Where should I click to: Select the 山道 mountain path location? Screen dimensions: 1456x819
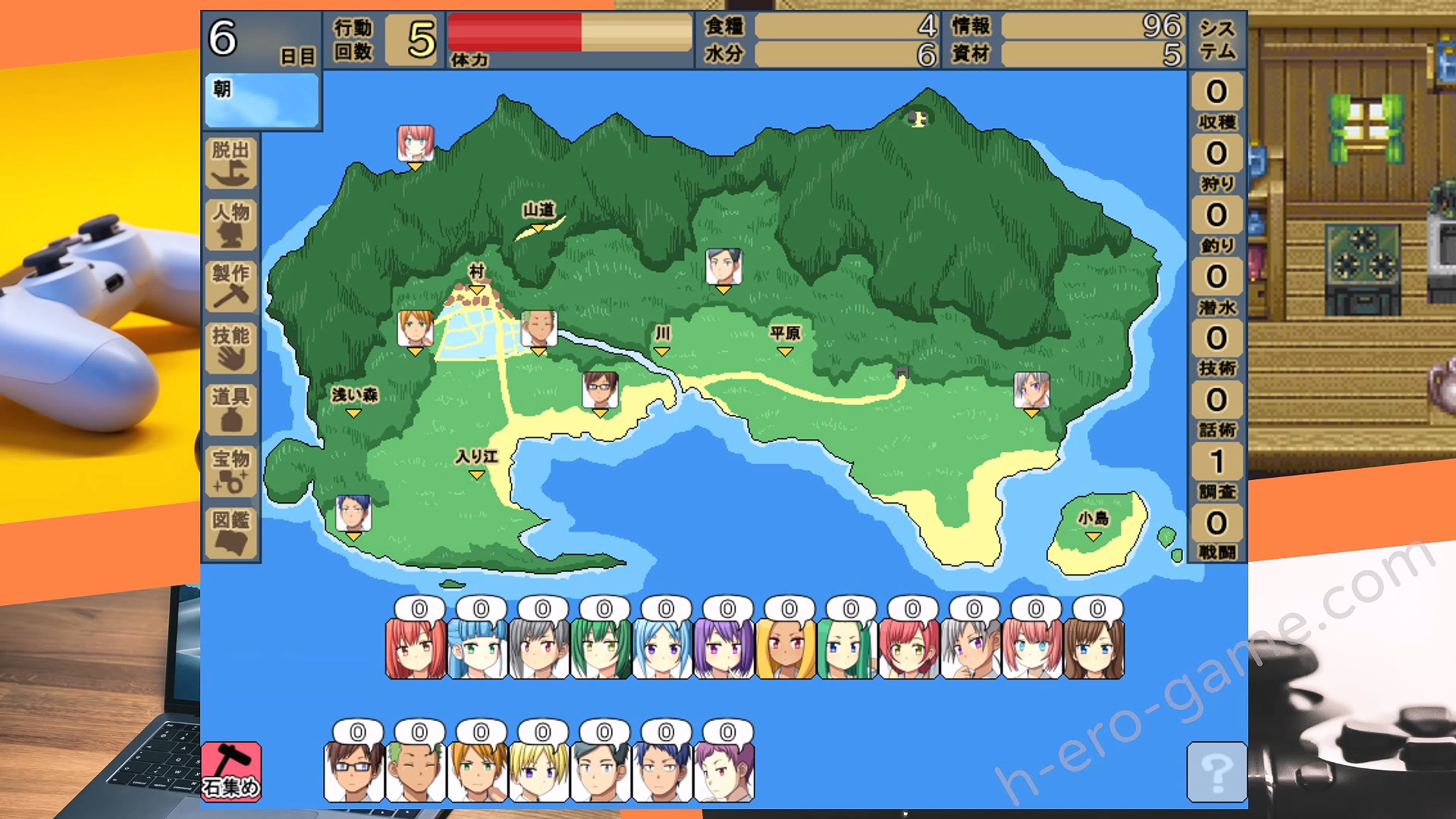click(x=538, y=215)
